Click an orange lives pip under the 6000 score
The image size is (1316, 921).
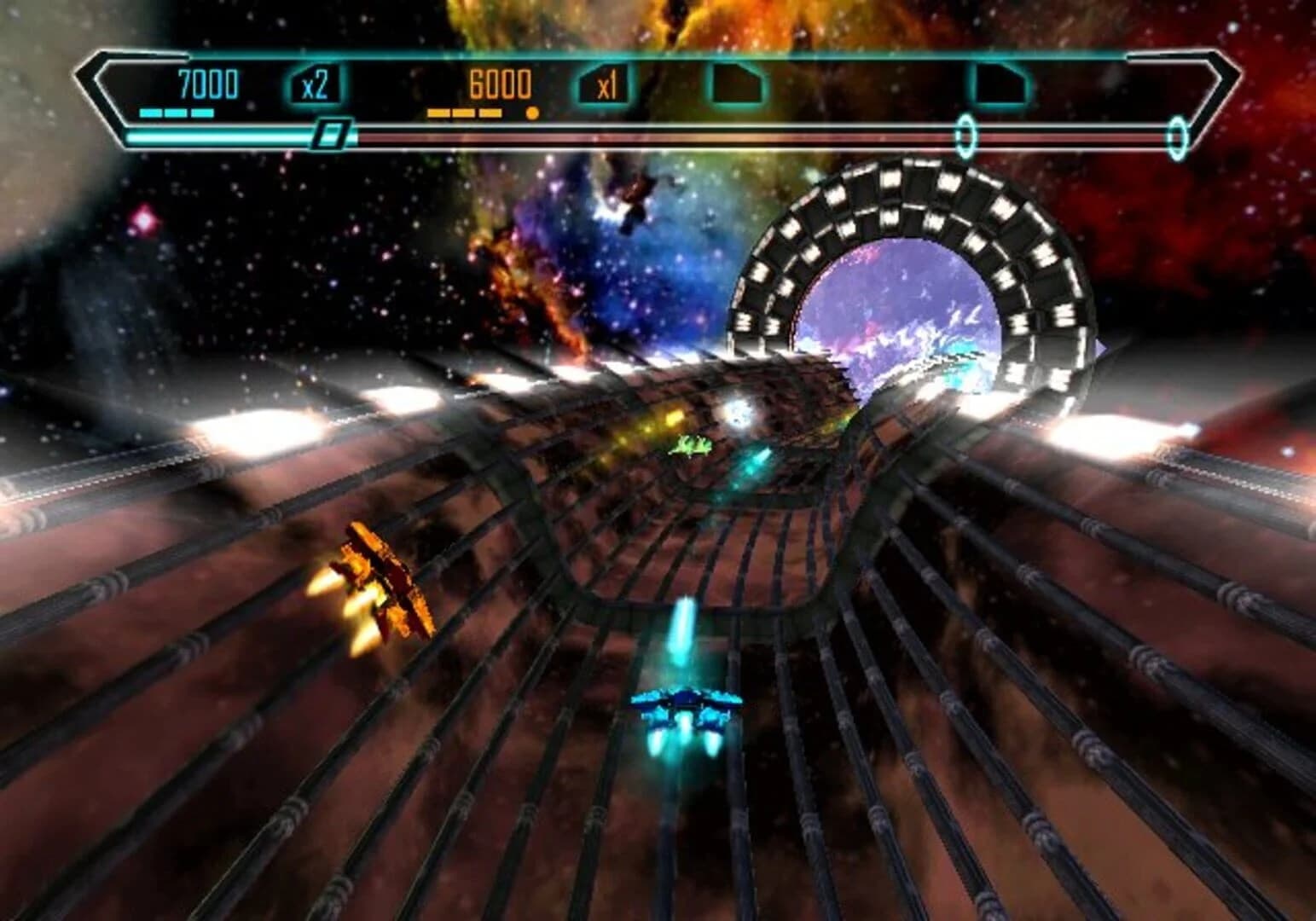pos(465,112)
